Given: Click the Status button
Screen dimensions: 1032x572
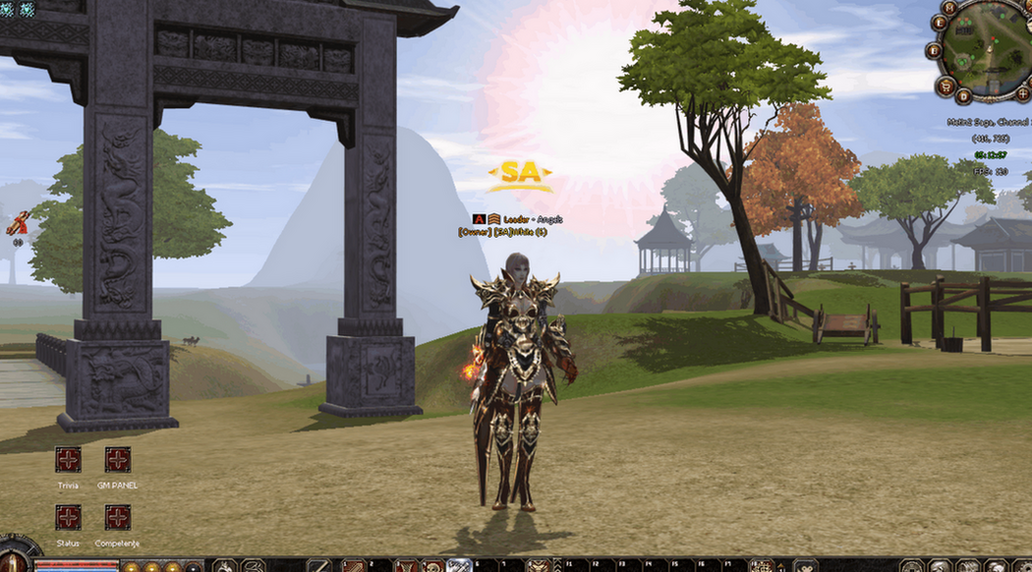Looking at the screenshot, I should click(68, 517).
